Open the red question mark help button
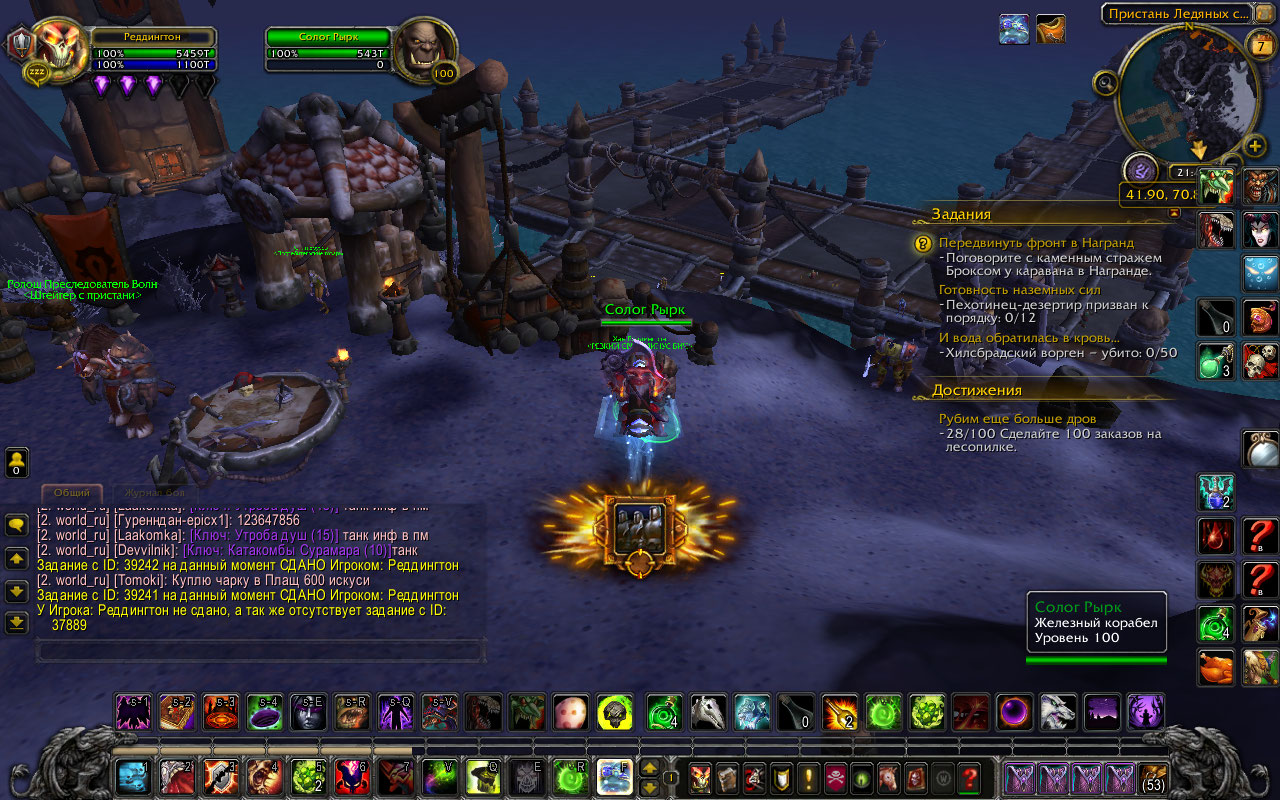The image size is (1280, 800). [969, 777]
